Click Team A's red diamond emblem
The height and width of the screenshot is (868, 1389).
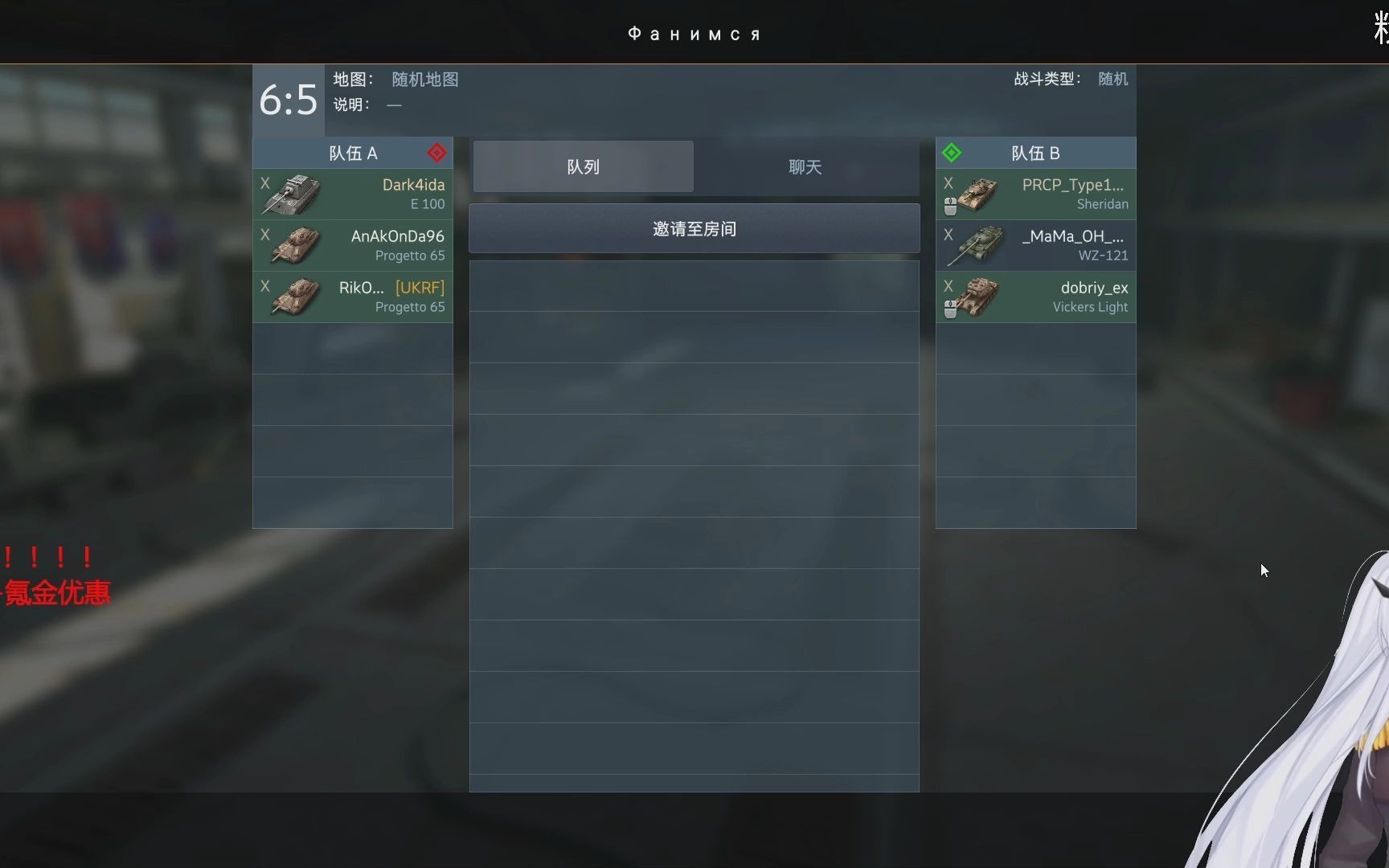436,153
